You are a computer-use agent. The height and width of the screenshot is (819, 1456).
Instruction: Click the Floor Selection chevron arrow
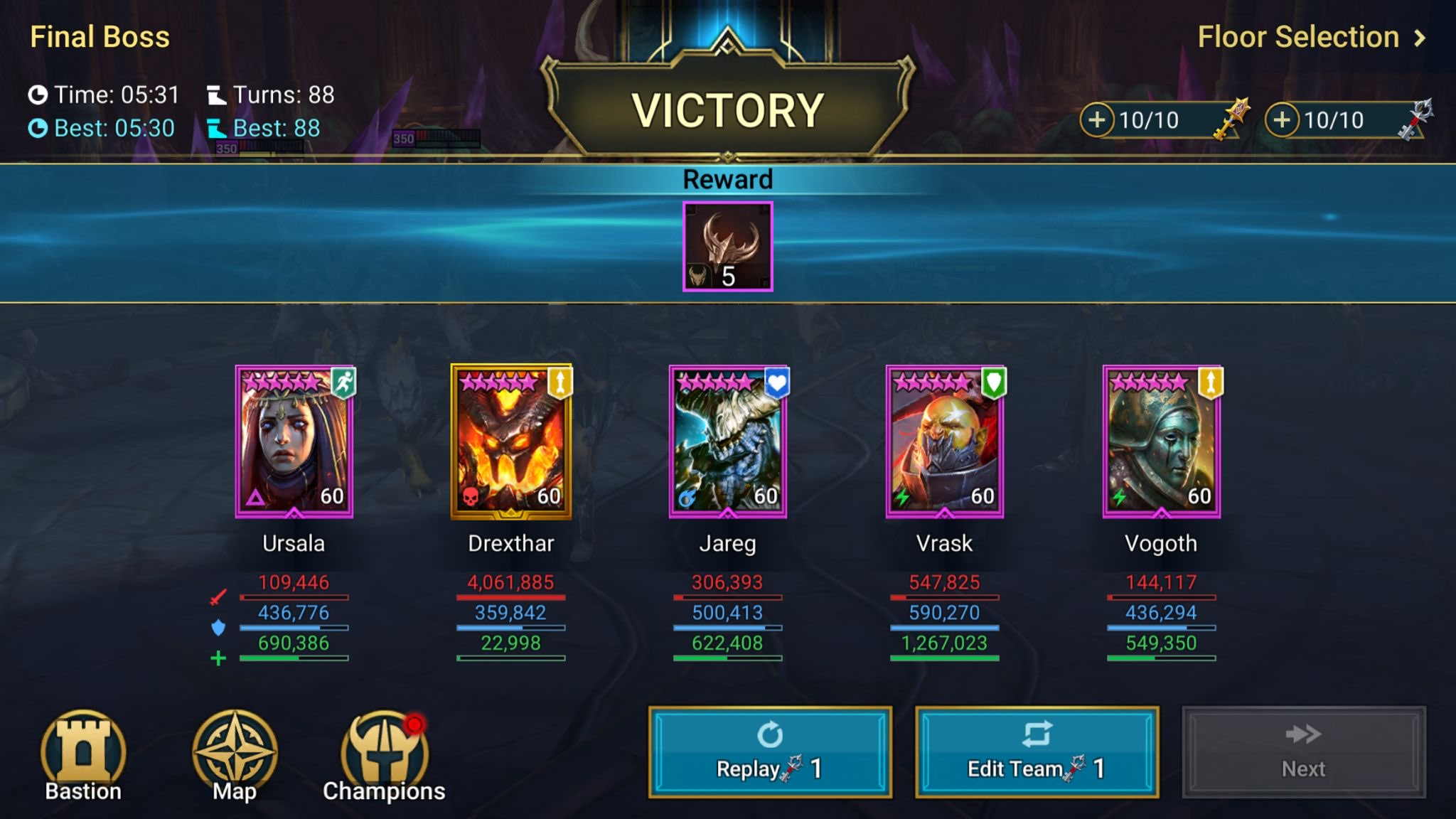(1420, 36)
